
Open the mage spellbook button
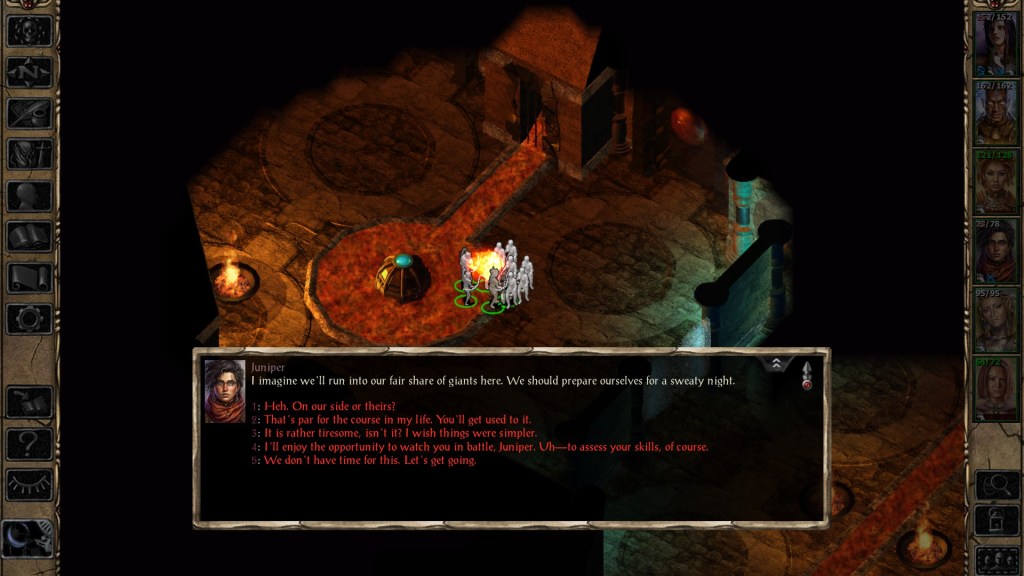click(x=29, y=236)
